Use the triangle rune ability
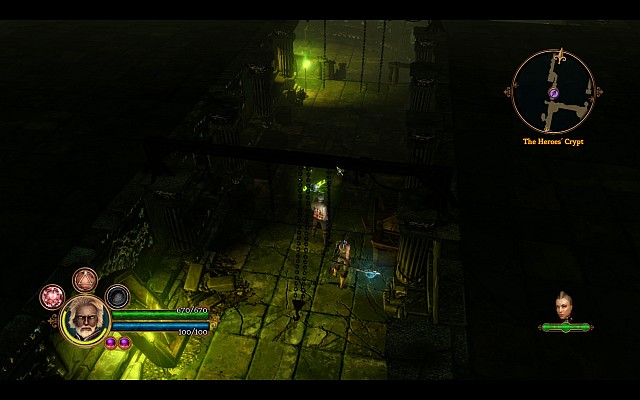The width and height of the screenshot is (640, 400). (85, 279)
